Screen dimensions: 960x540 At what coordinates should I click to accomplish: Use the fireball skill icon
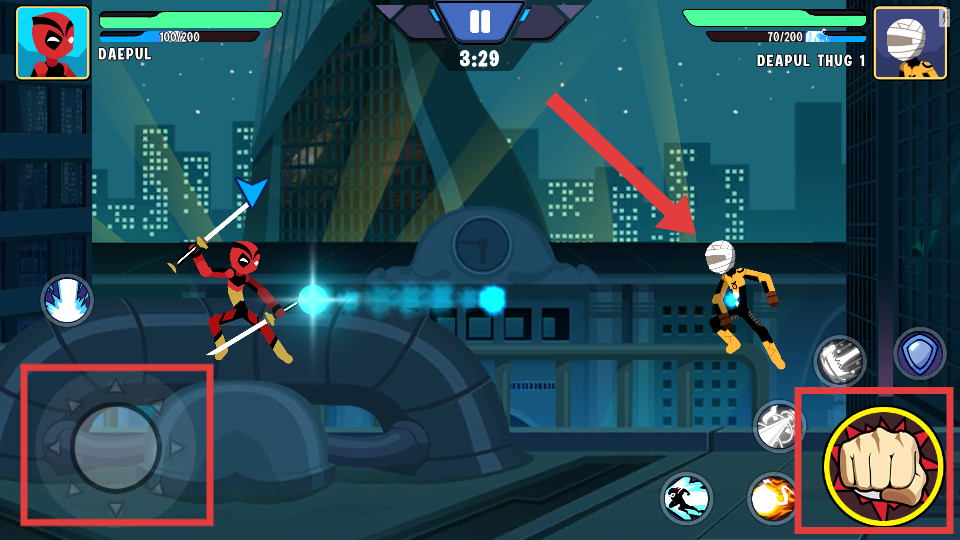coord(773,498)
